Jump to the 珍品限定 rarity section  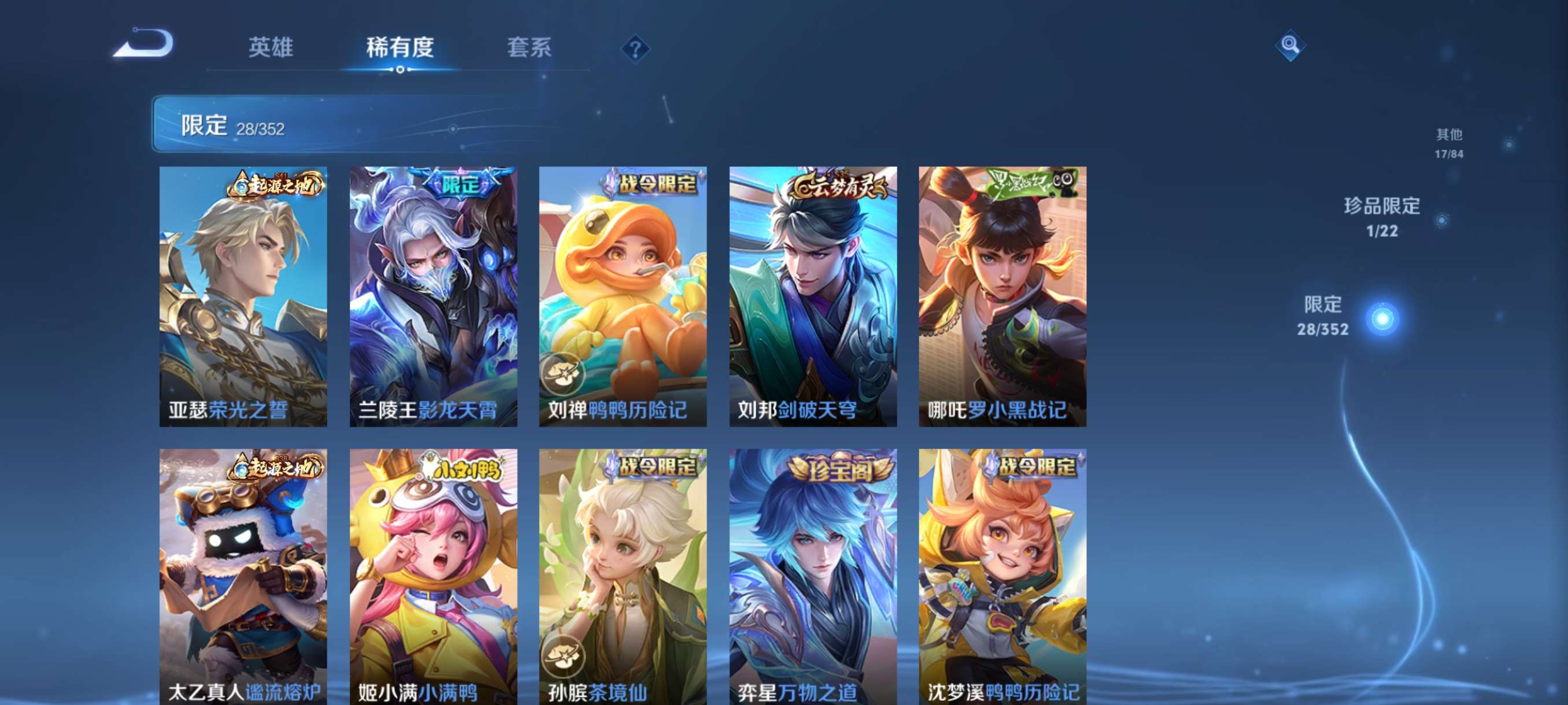tap(1382, 217)
